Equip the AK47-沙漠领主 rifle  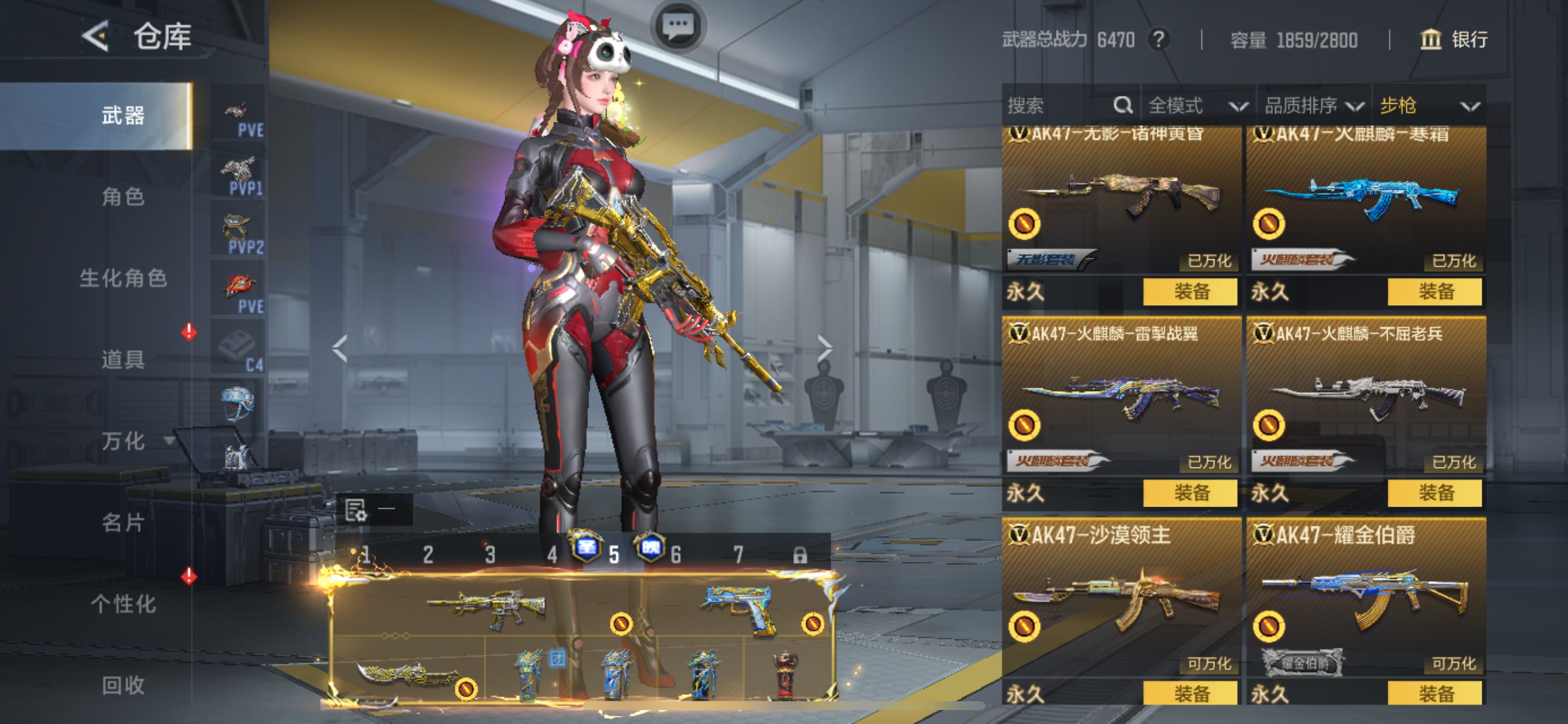coord(1190,693)
